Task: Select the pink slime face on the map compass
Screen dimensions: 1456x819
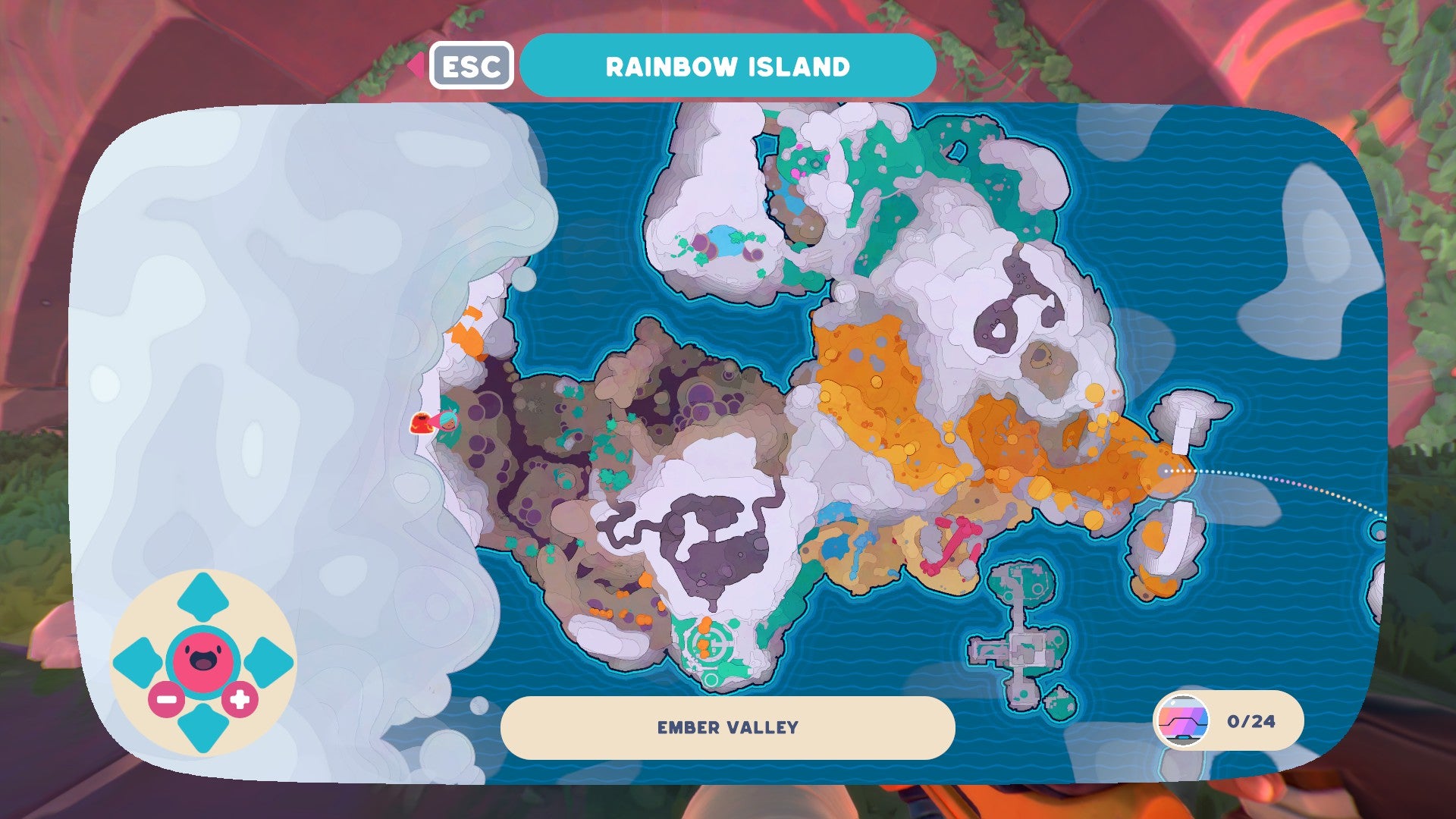Action: (x=203, y=659)
